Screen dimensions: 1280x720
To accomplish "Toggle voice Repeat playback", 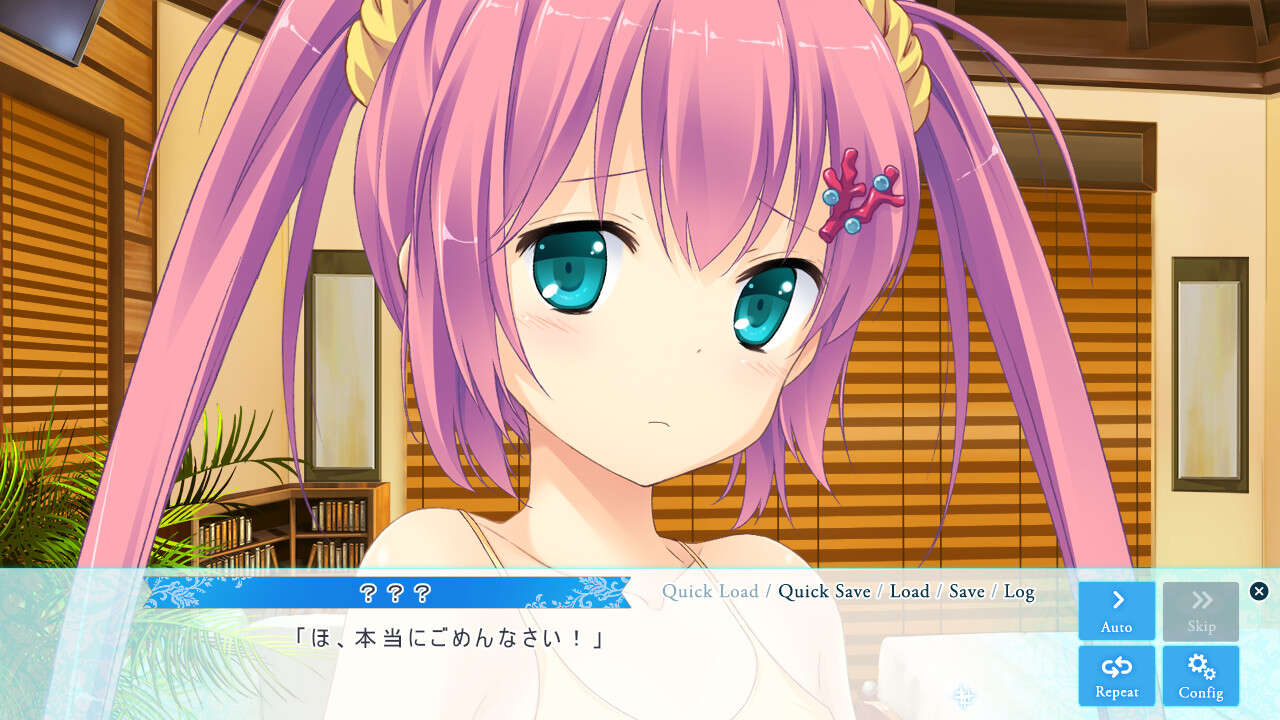I will point(1116,675).
